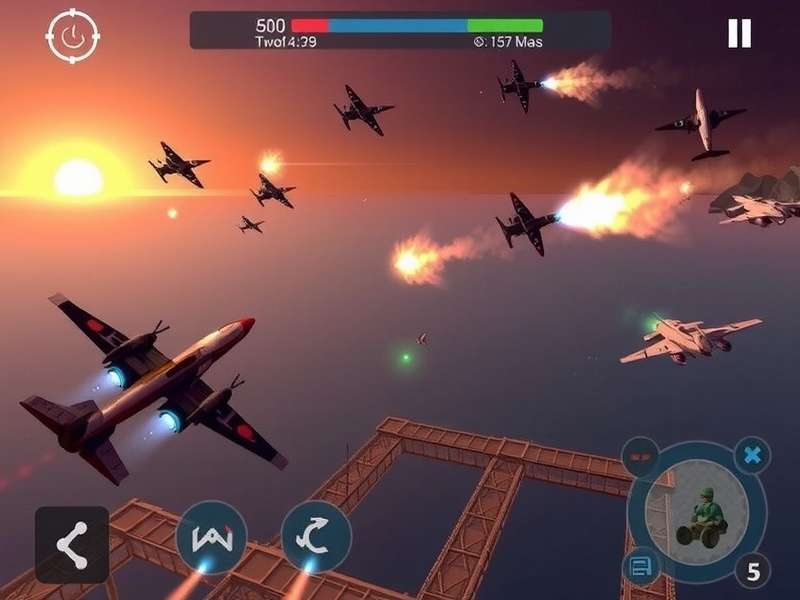Open the share button
The width and height of the screenshot is (800, 600).
72,545
